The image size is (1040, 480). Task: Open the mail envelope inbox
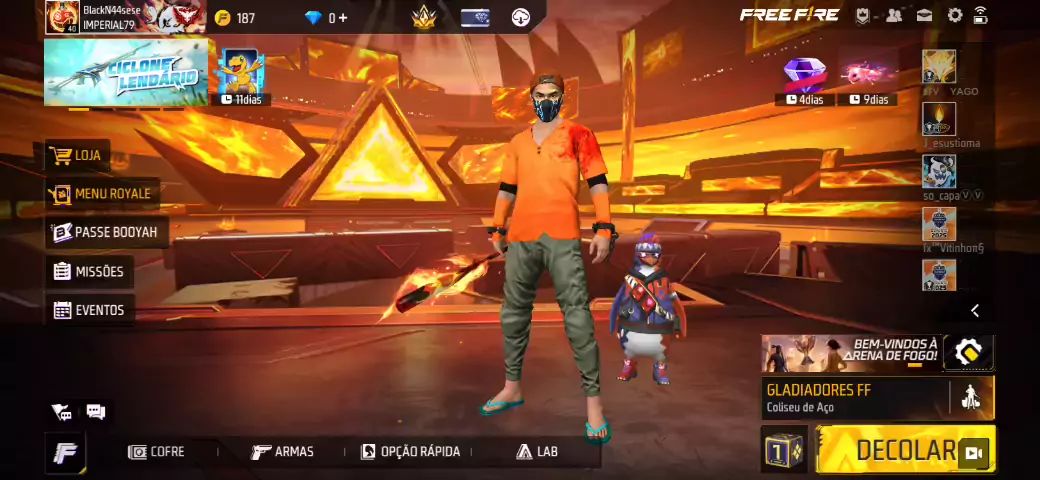tap(925, 15)
